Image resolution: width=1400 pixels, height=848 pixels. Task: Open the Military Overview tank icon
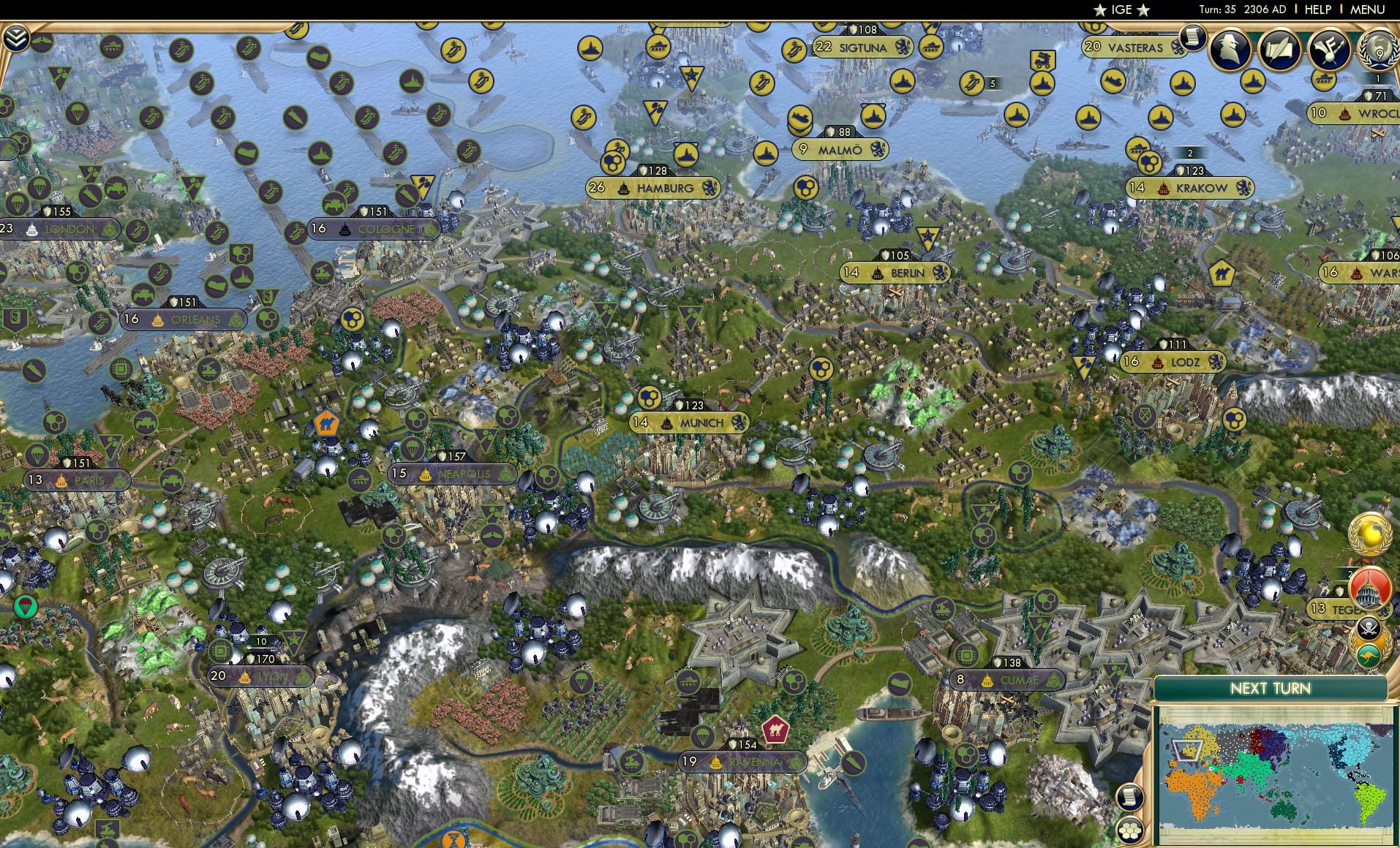(x=1328, y=48)
